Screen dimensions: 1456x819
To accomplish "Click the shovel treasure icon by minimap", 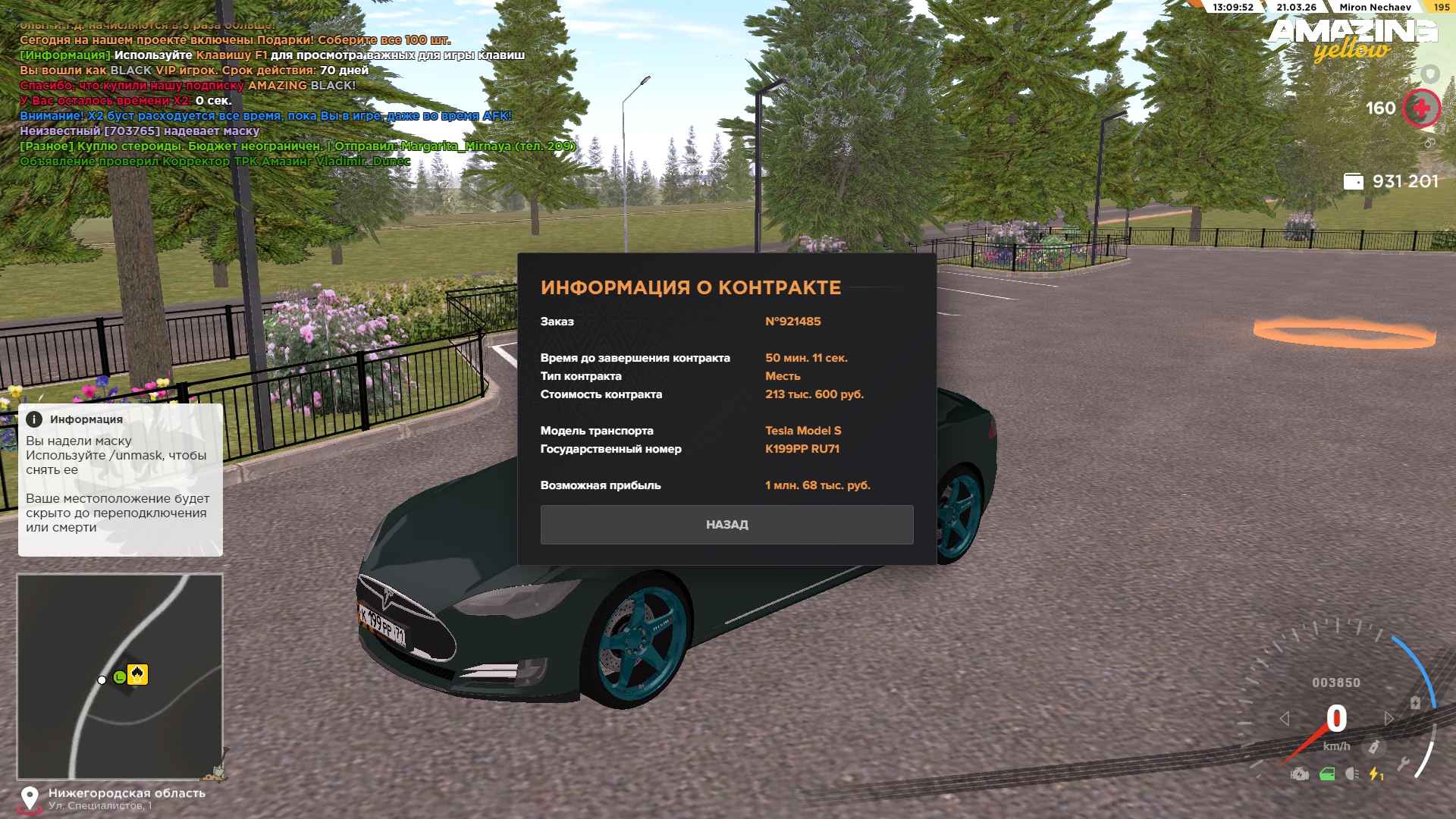I will tap(216, 773).
